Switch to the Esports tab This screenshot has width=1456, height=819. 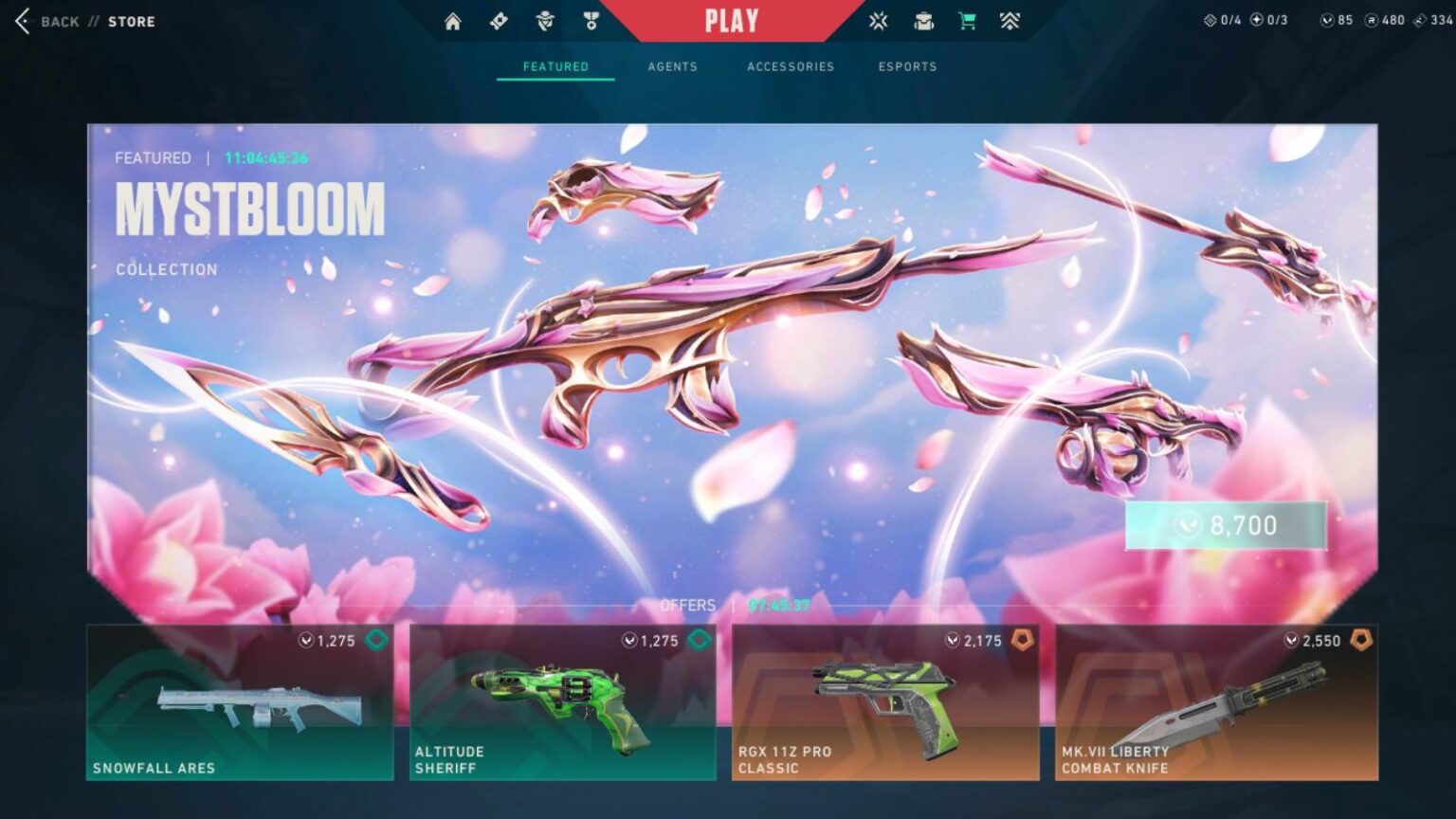pos(907,66)
